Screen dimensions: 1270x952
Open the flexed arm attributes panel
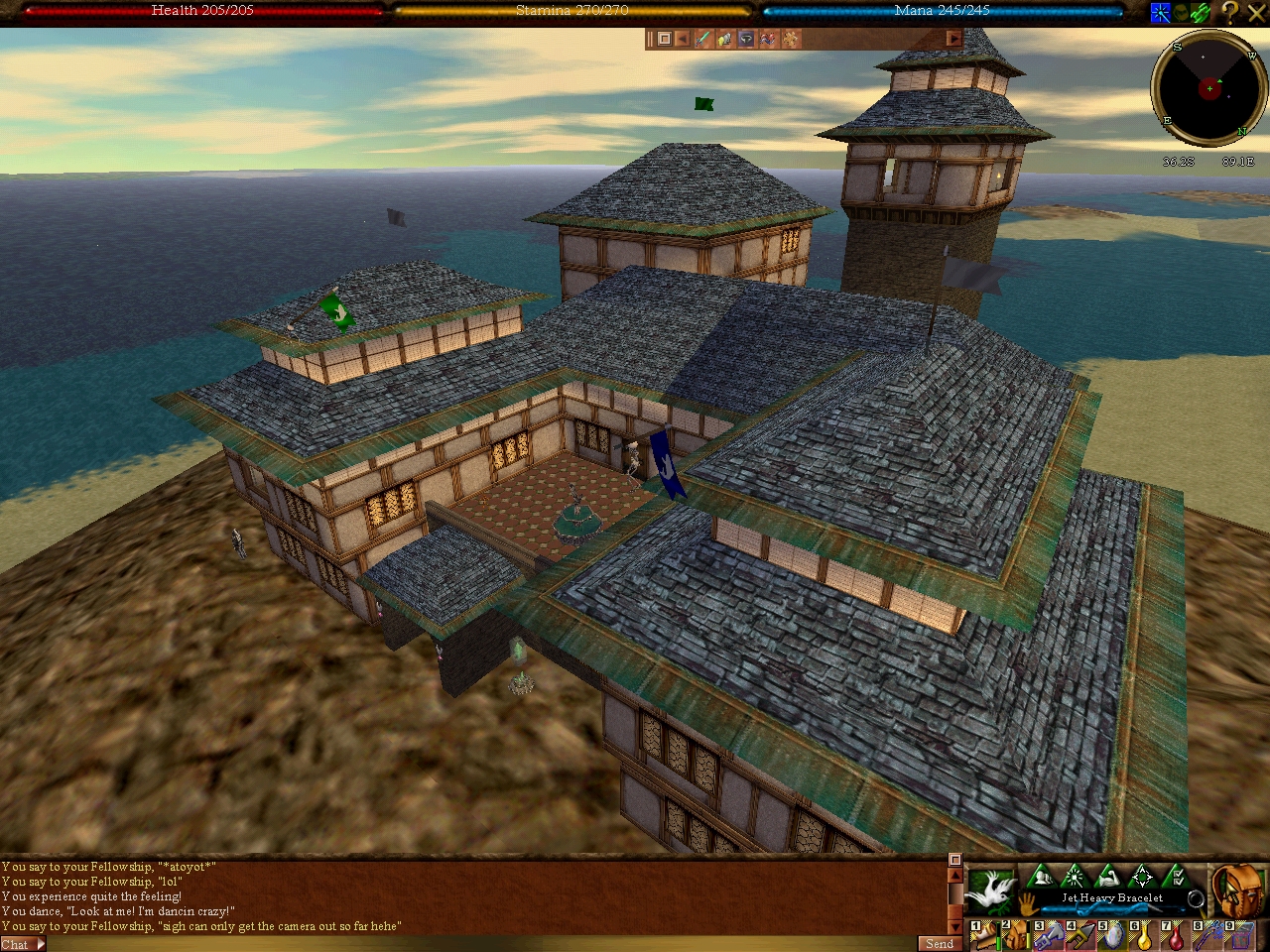click(1108, 877)
